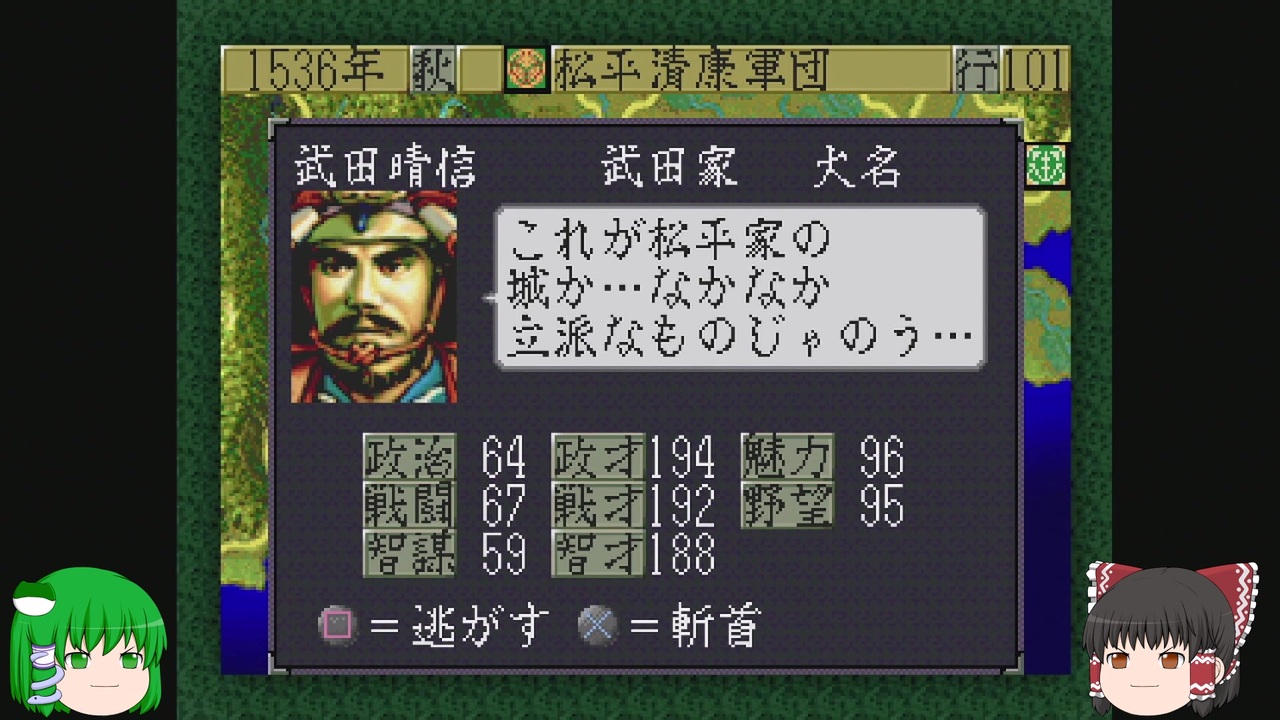
Task: Select the 政治 (Politics) stat icon
Action: 409,458
